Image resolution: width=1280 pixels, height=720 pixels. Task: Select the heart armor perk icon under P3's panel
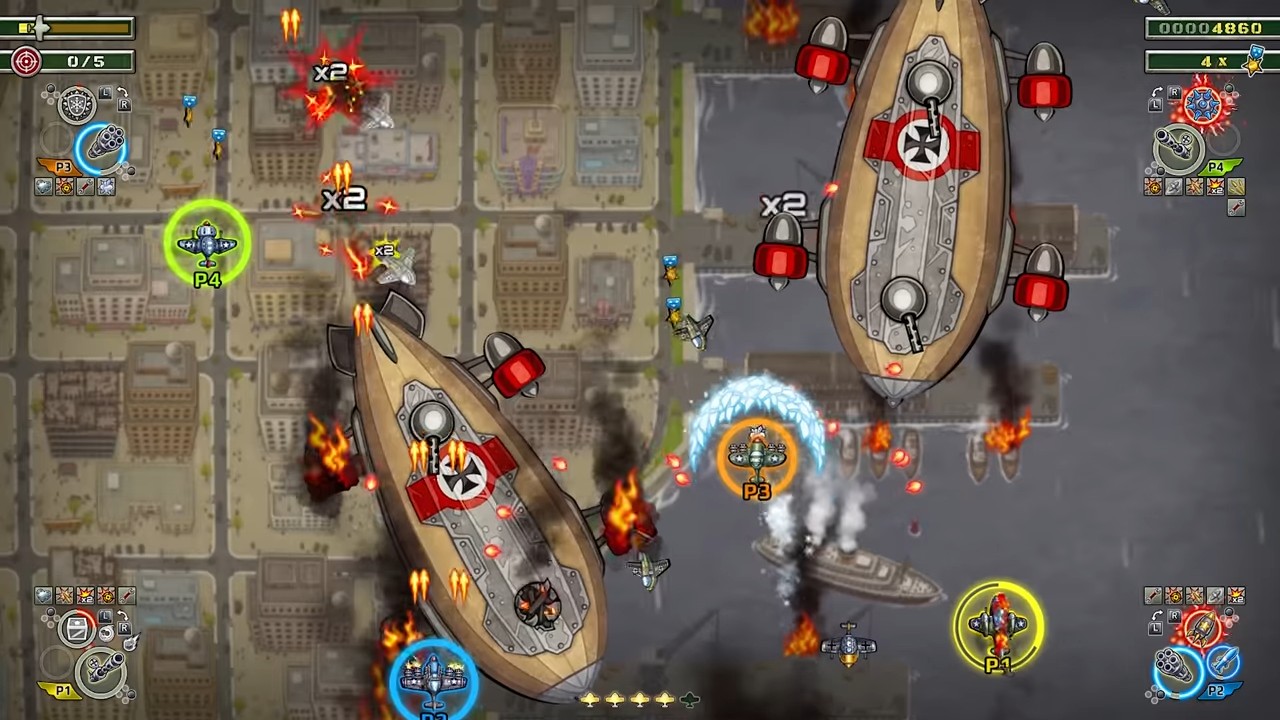(x=44, y=185)
